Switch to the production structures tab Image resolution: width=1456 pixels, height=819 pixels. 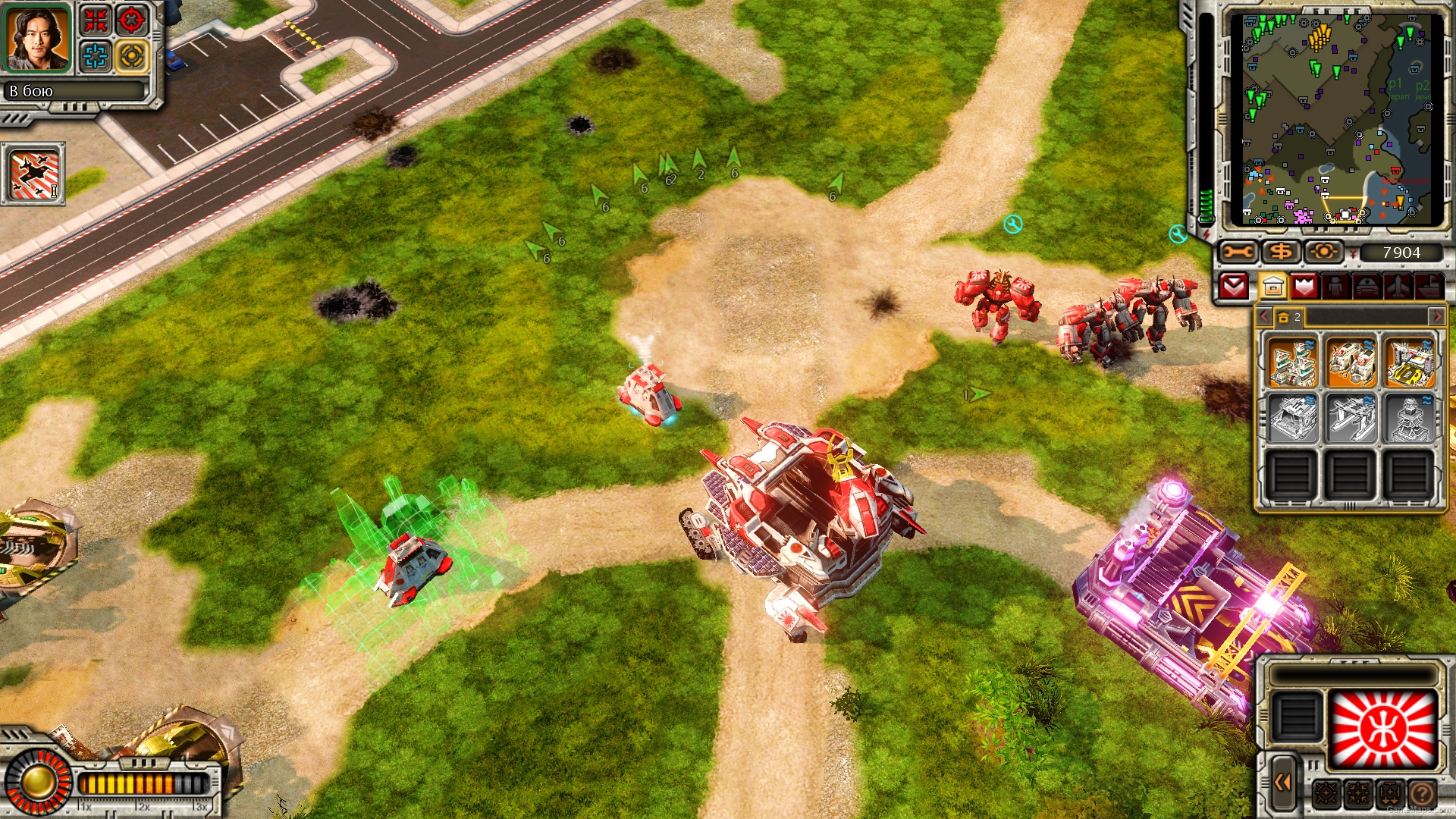[x=1273, y=287]
